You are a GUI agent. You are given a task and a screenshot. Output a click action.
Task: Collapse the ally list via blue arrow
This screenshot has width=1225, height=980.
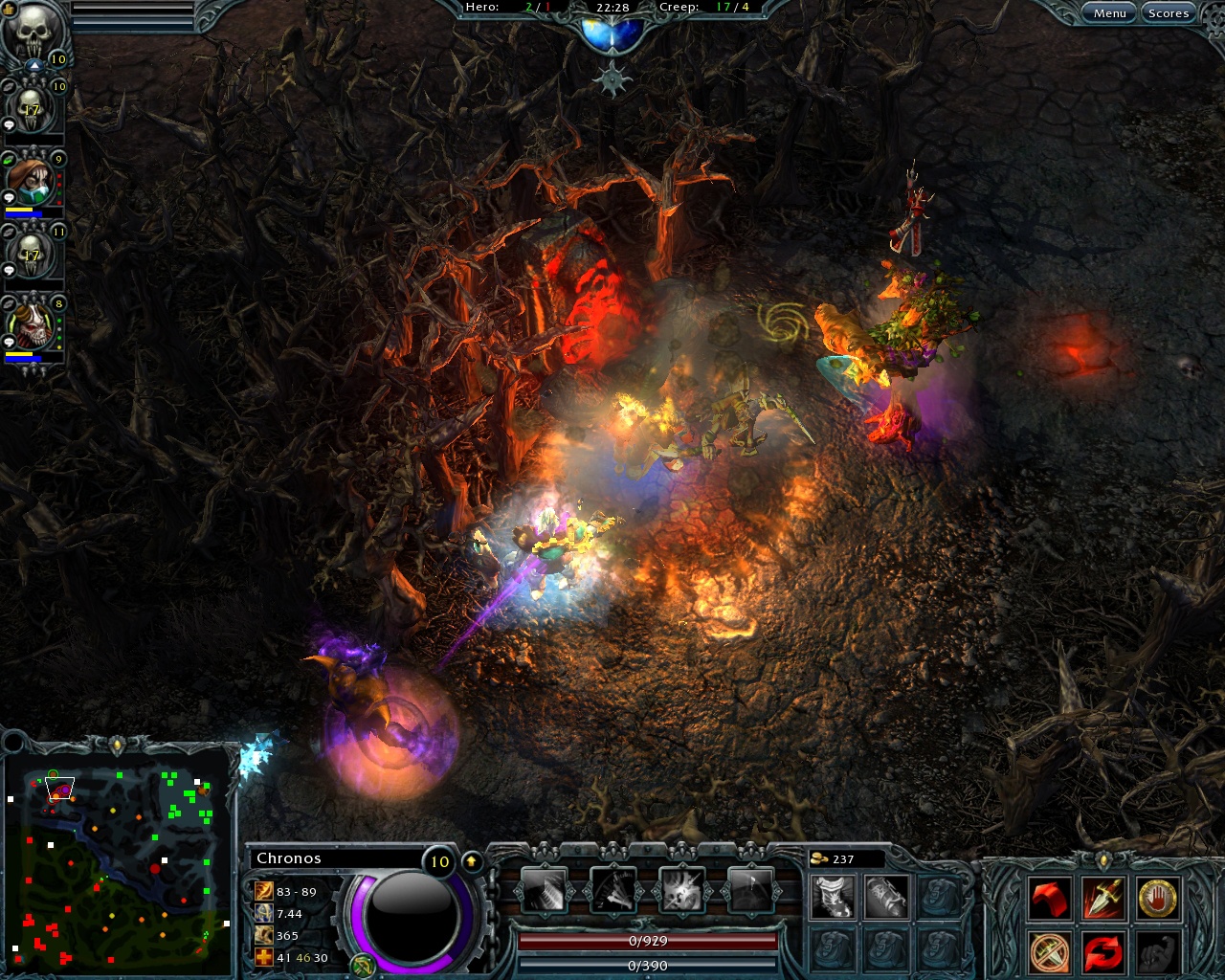point(33,63)
